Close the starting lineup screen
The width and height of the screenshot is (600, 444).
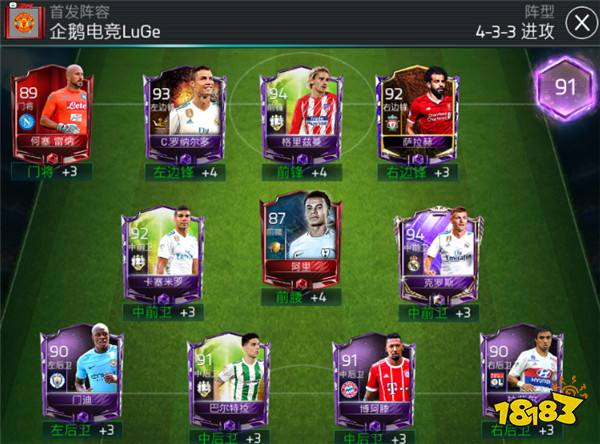coord(577,22)
